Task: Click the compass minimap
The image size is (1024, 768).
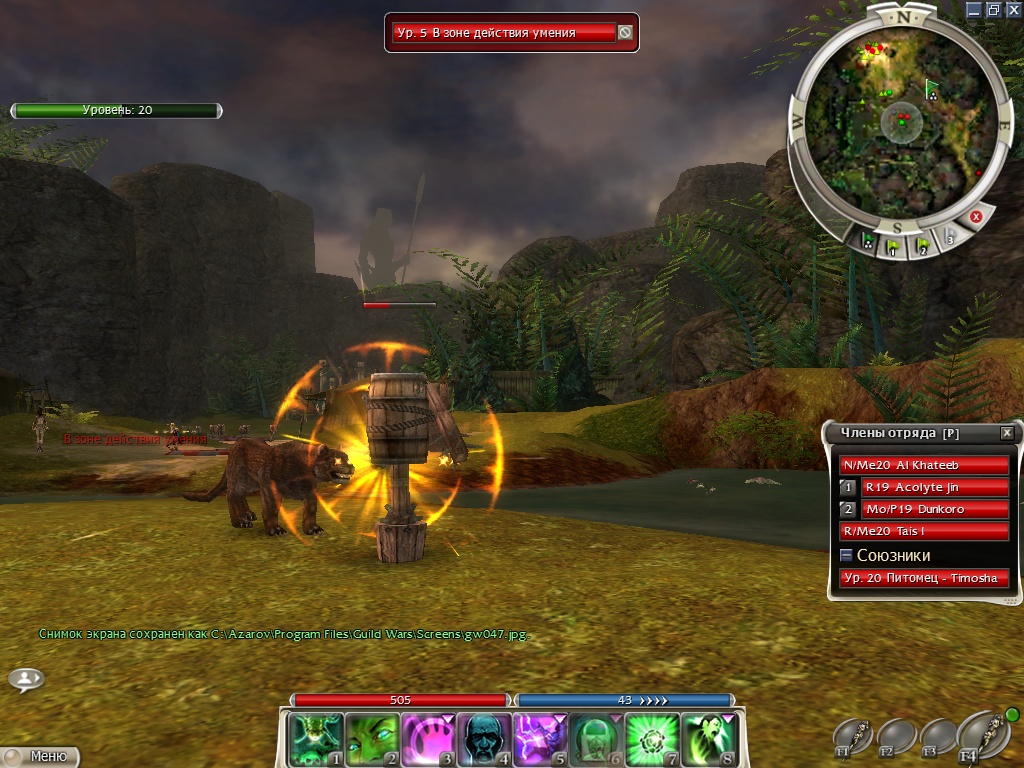Action: tap(902, 122)
